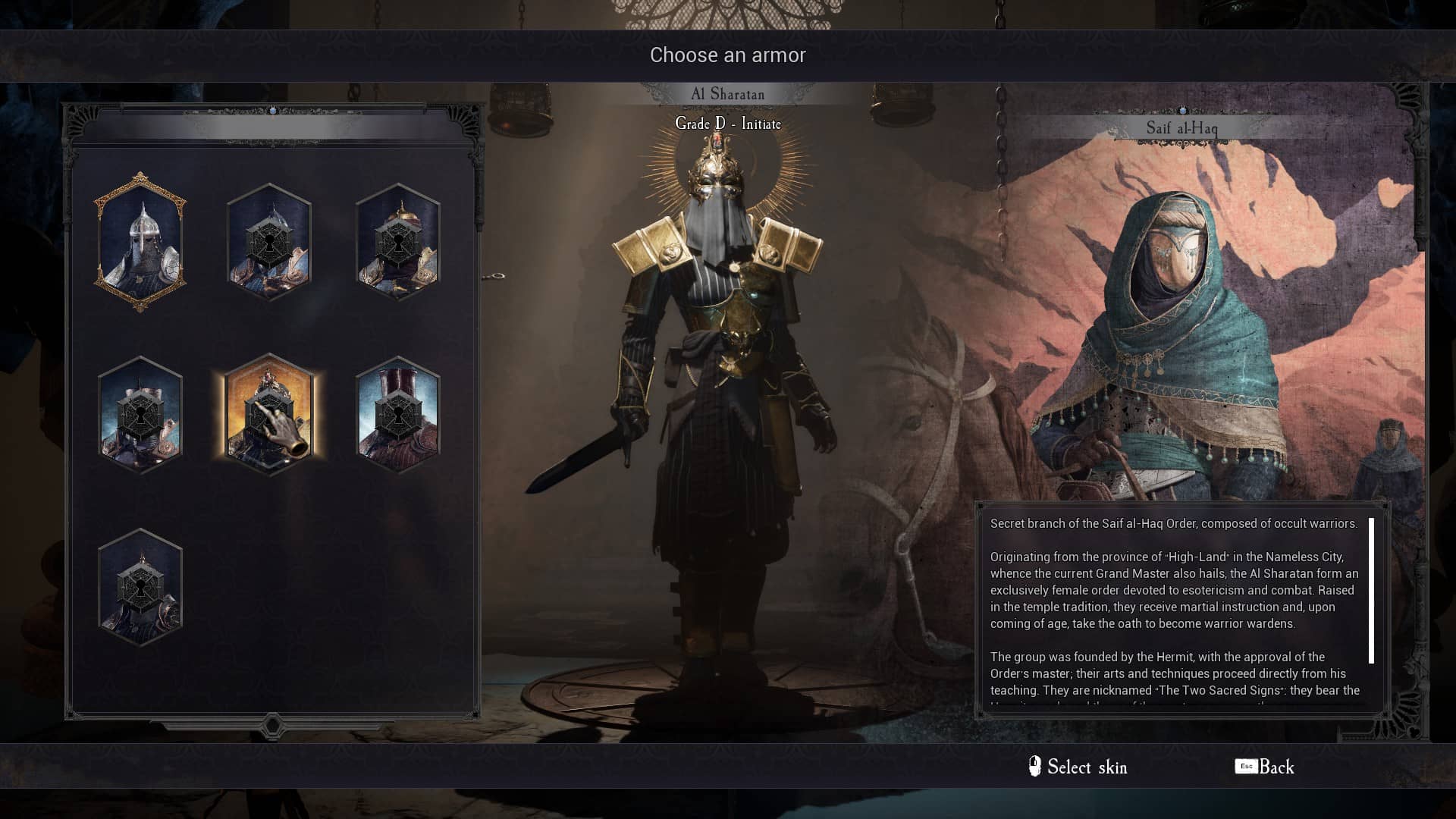The width and height of the screenshot is (1456, 819).
Task: Choose the locked armor with golden domed helmet
Action: point(398,243)
